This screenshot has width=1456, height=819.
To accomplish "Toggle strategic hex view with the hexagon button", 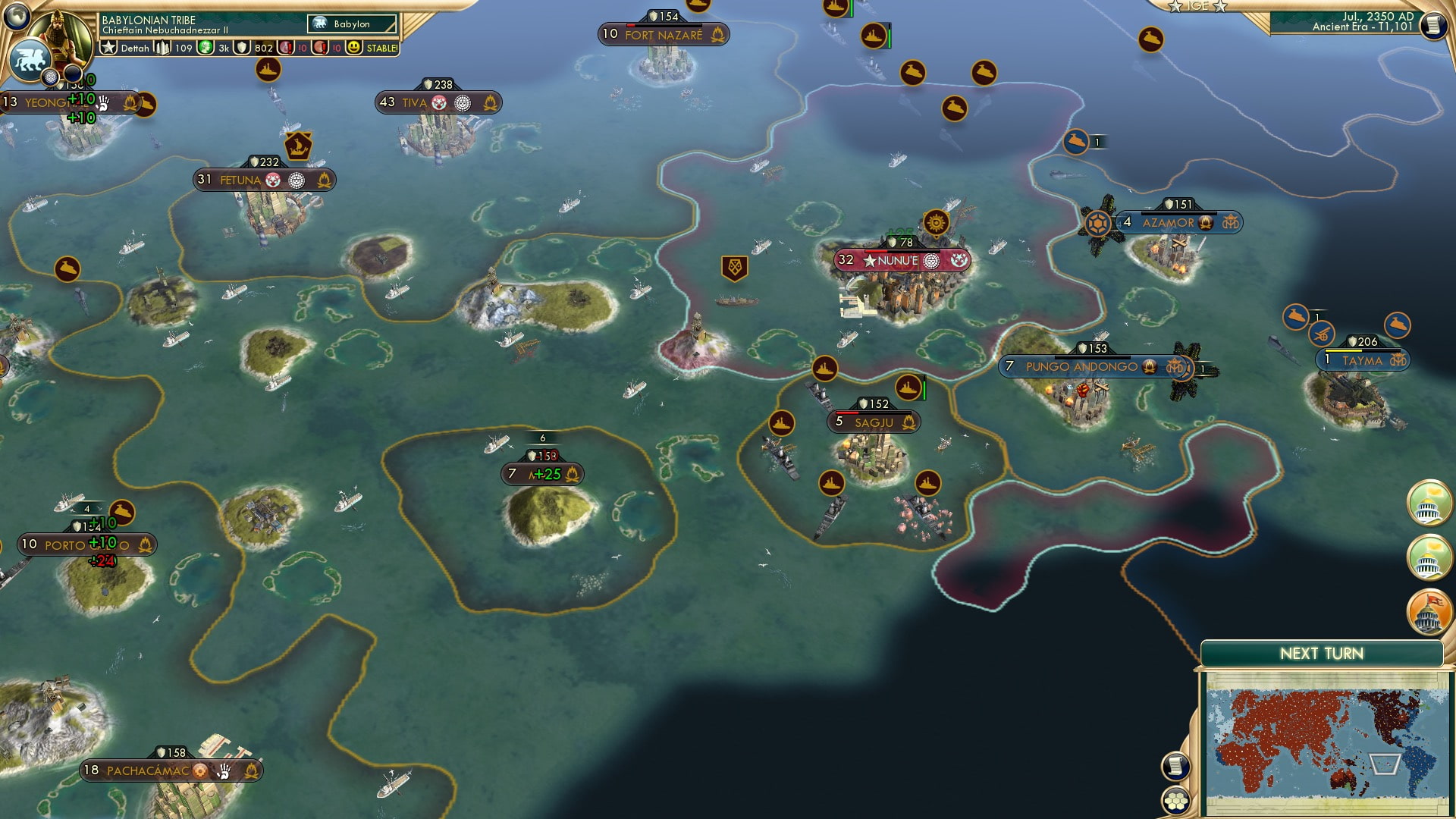I will coord(1175,801).
